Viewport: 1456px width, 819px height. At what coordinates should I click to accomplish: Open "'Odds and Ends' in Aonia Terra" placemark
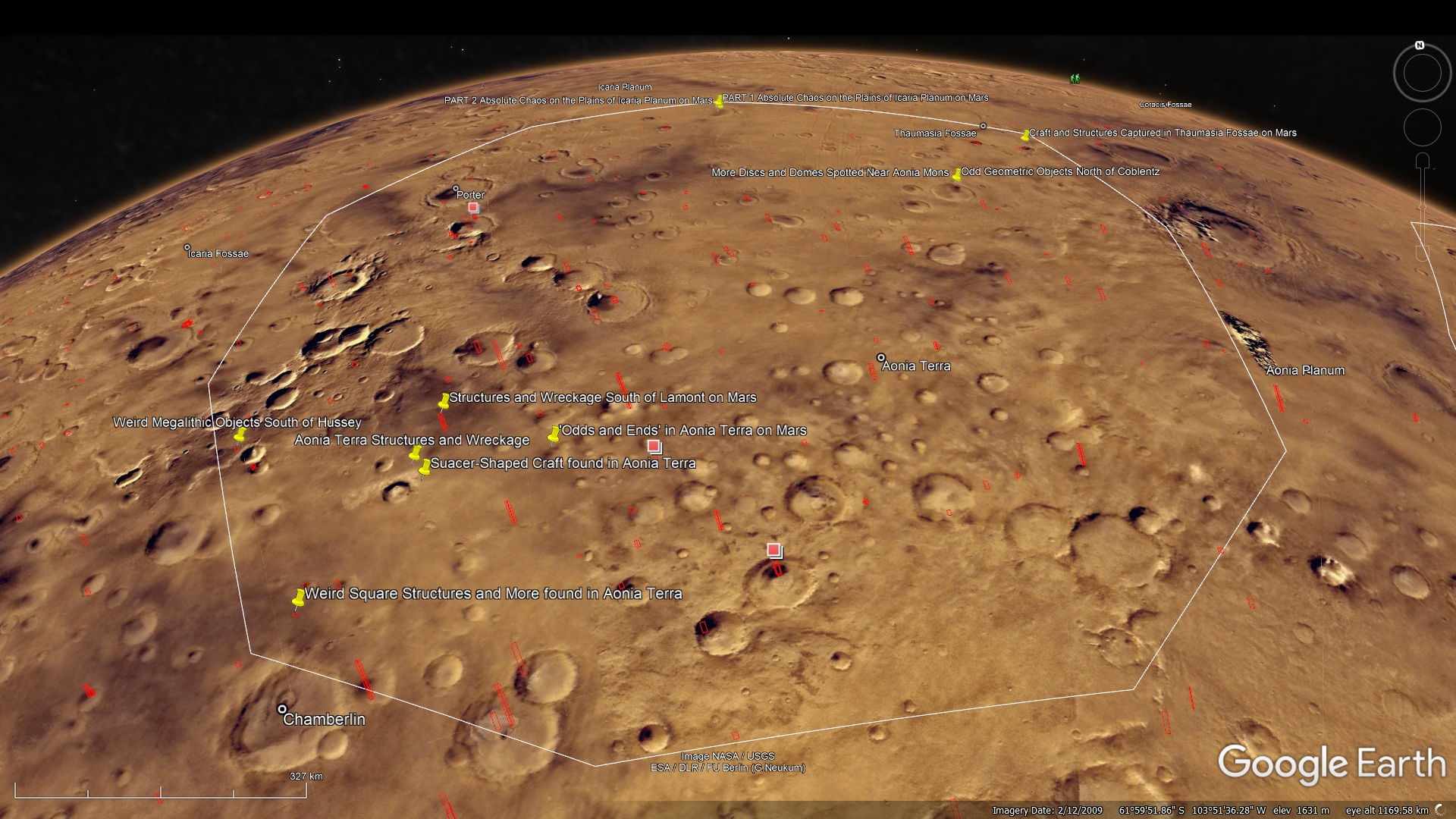pyautogui.click(x=554, y=434)
